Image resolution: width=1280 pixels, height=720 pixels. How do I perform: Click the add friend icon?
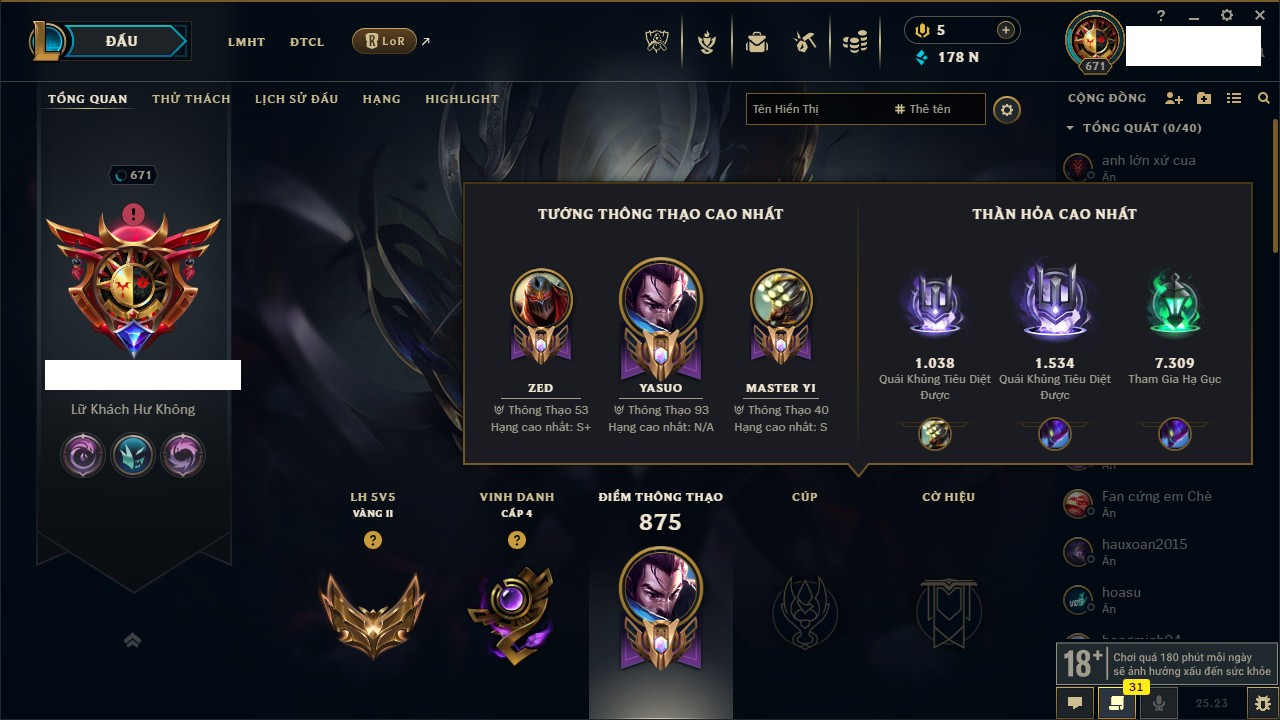pos(1174,99)
